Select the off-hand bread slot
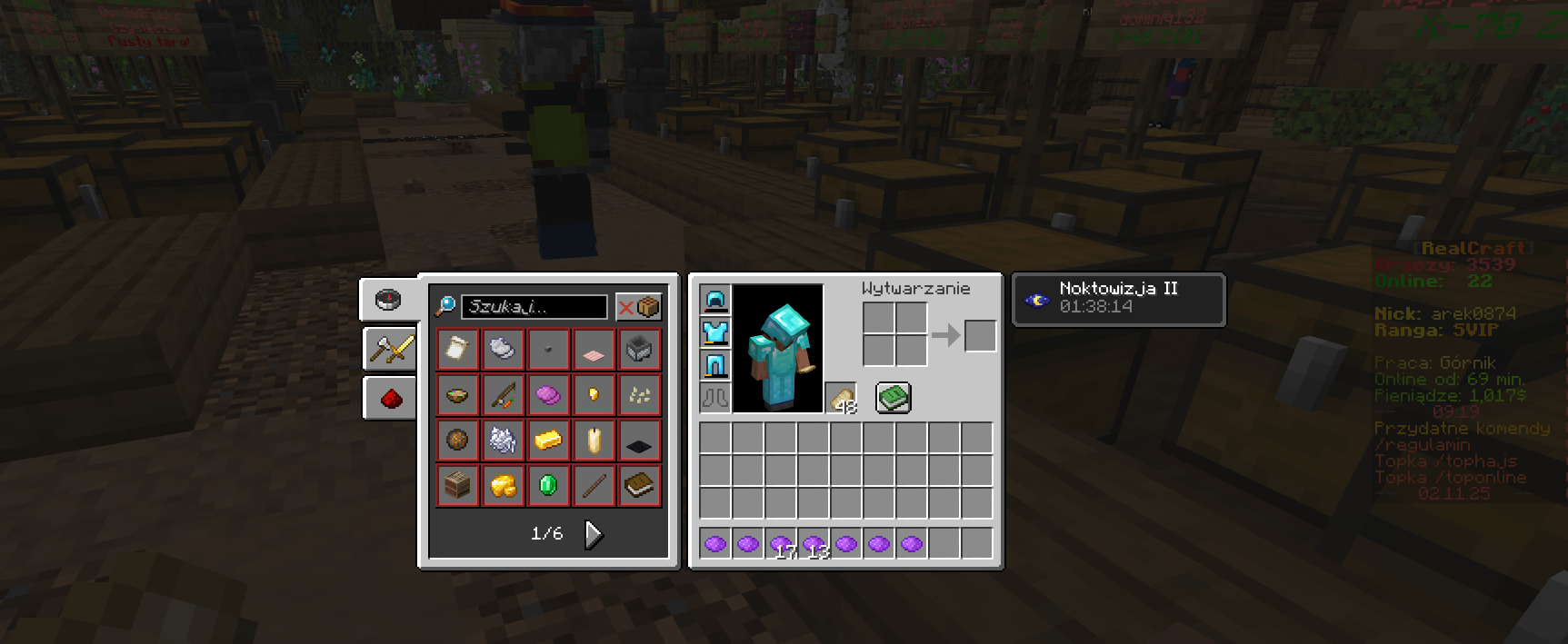 pos(841,398)
